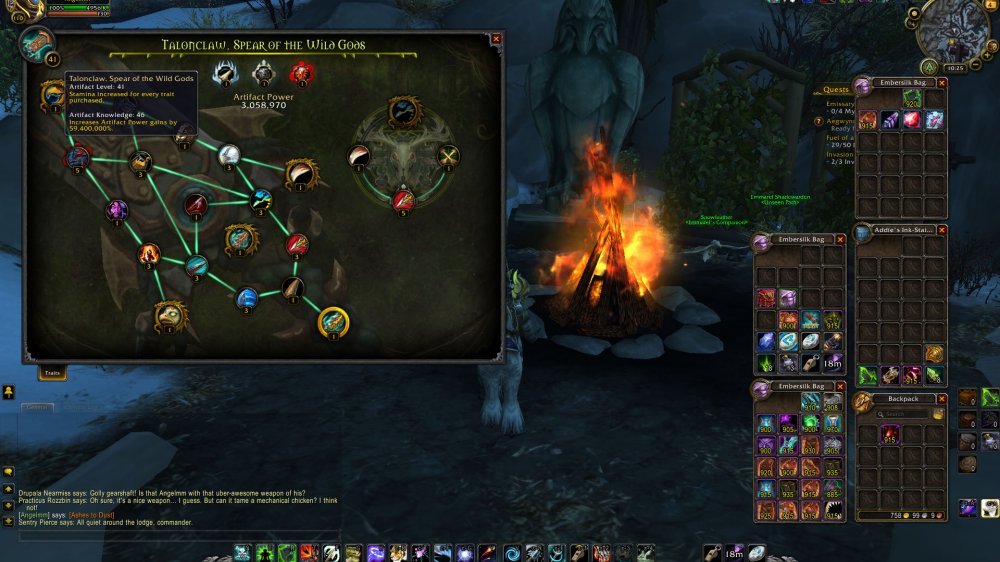Click the red blood-splat relic icon

pyautogui.click(x=300, y=73)
